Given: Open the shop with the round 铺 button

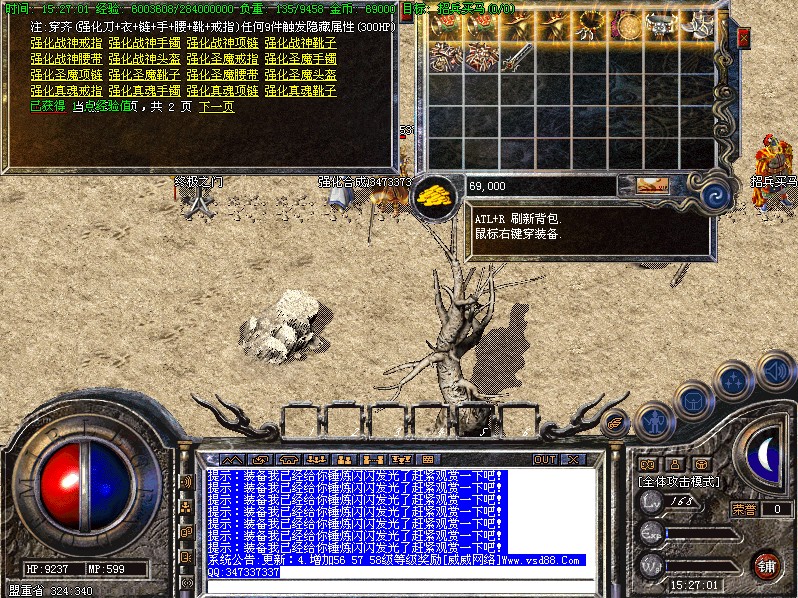Looking at the screenshot, I should pos(766,564).
